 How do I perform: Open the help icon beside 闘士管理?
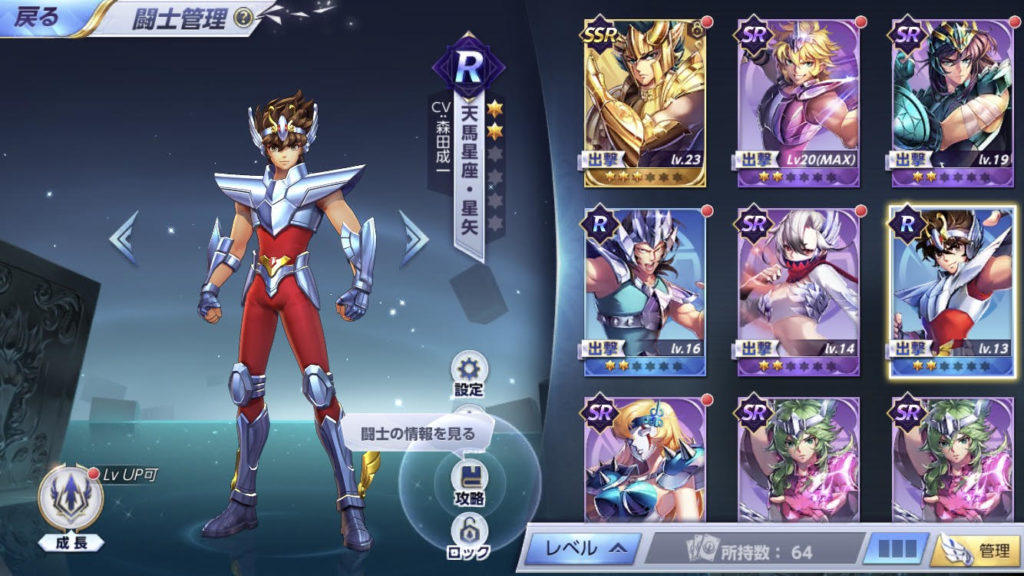(x=242, y=17)
